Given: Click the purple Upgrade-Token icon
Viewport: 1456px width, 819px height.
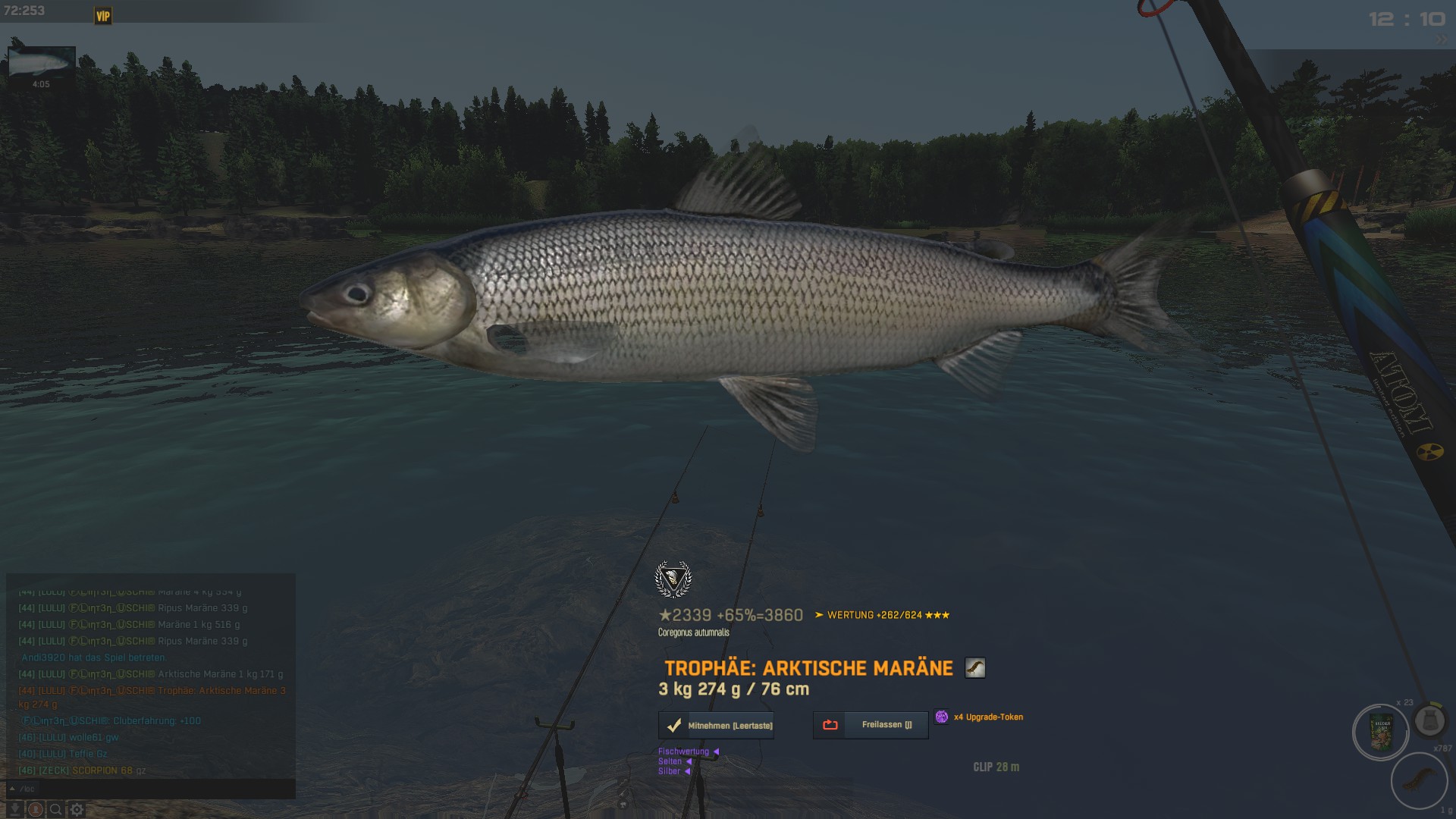Looking at the screenshot, I should pyautogui.click(x=942, y=717).
